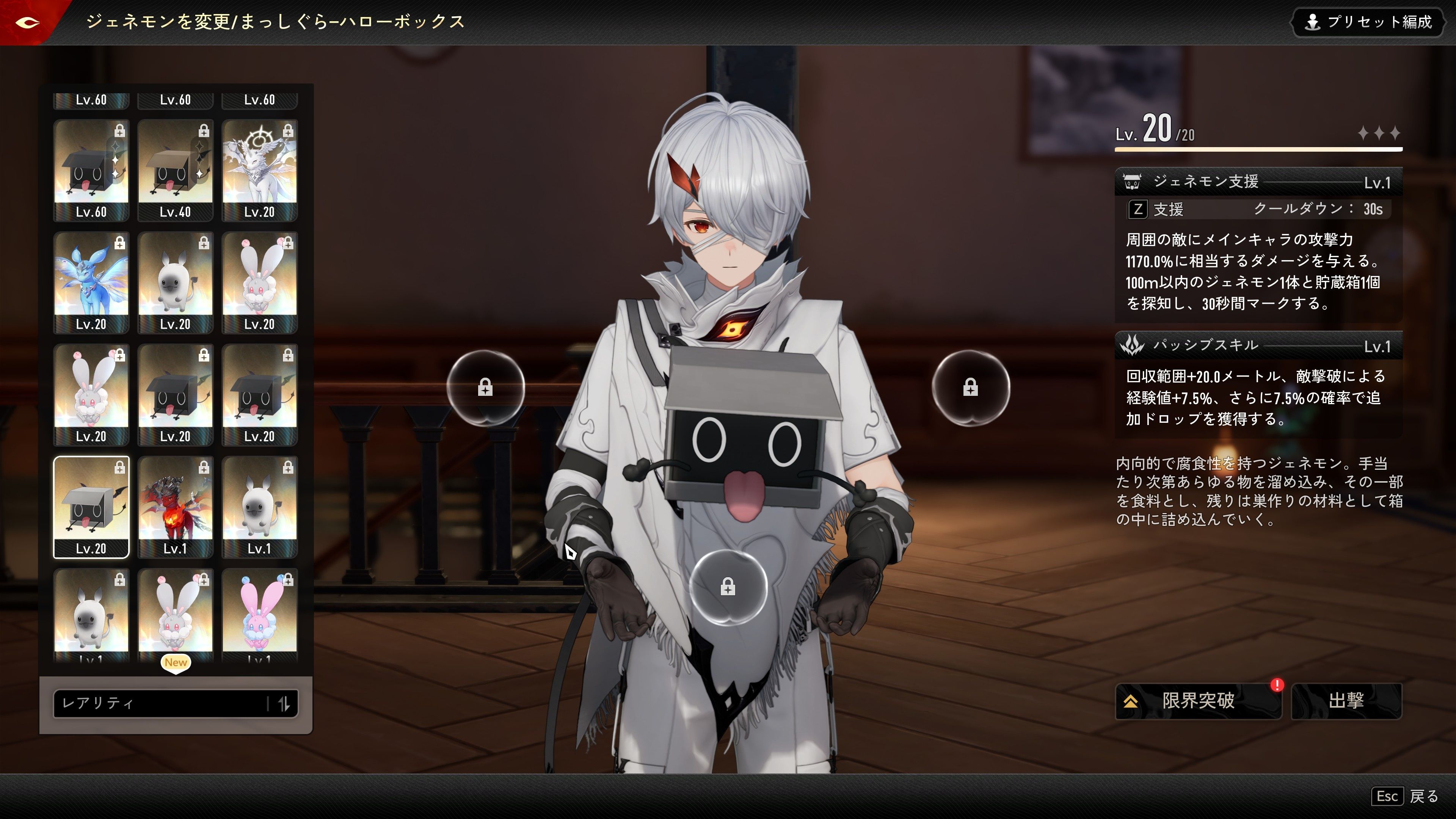The image size is (1456, 819).
Task: Select the red demon Lv.1 card
Action: (x=175, y=507)
